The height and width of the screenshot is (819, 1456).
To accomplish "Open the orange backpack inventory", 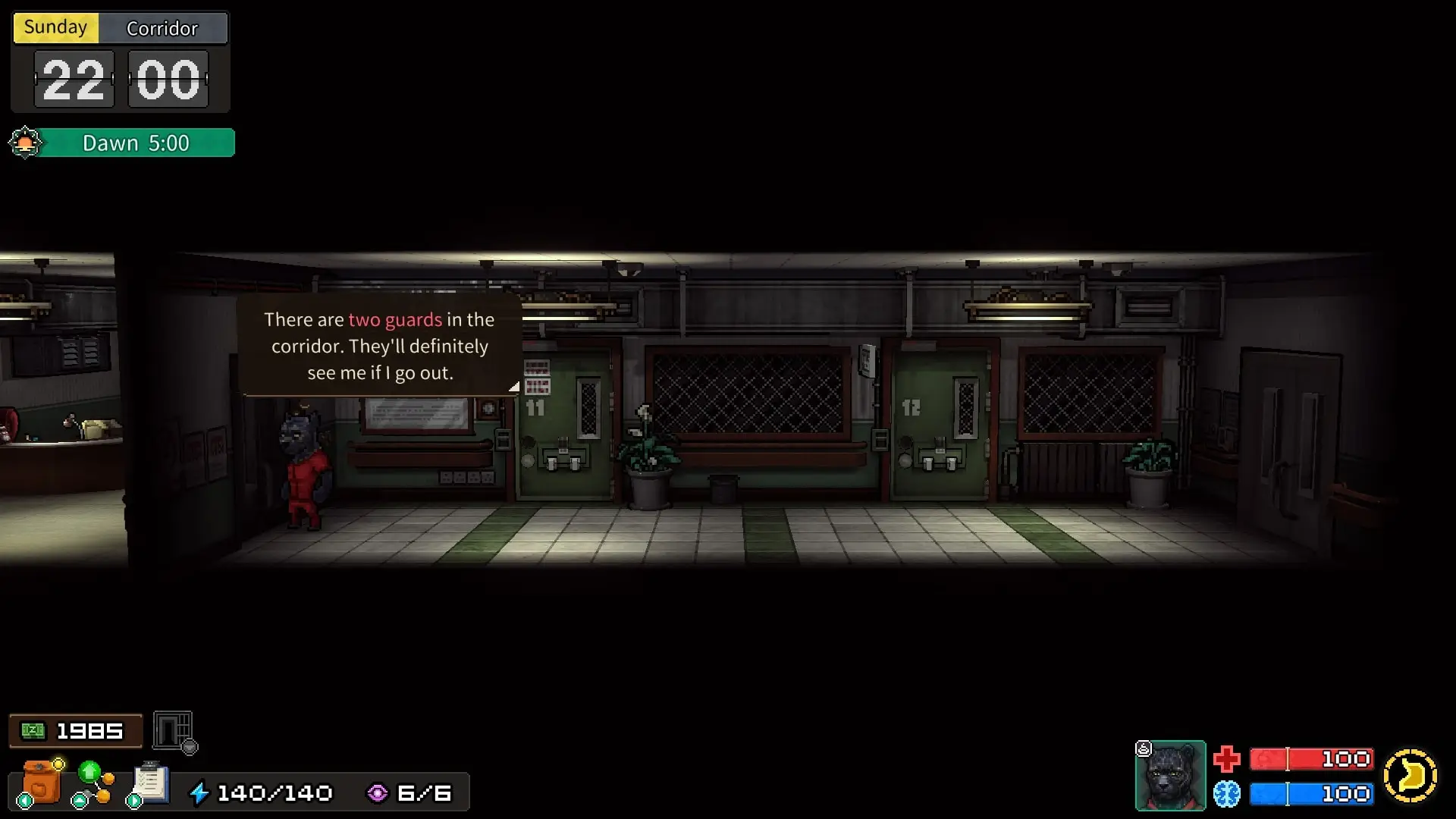I will pos(41,783).
